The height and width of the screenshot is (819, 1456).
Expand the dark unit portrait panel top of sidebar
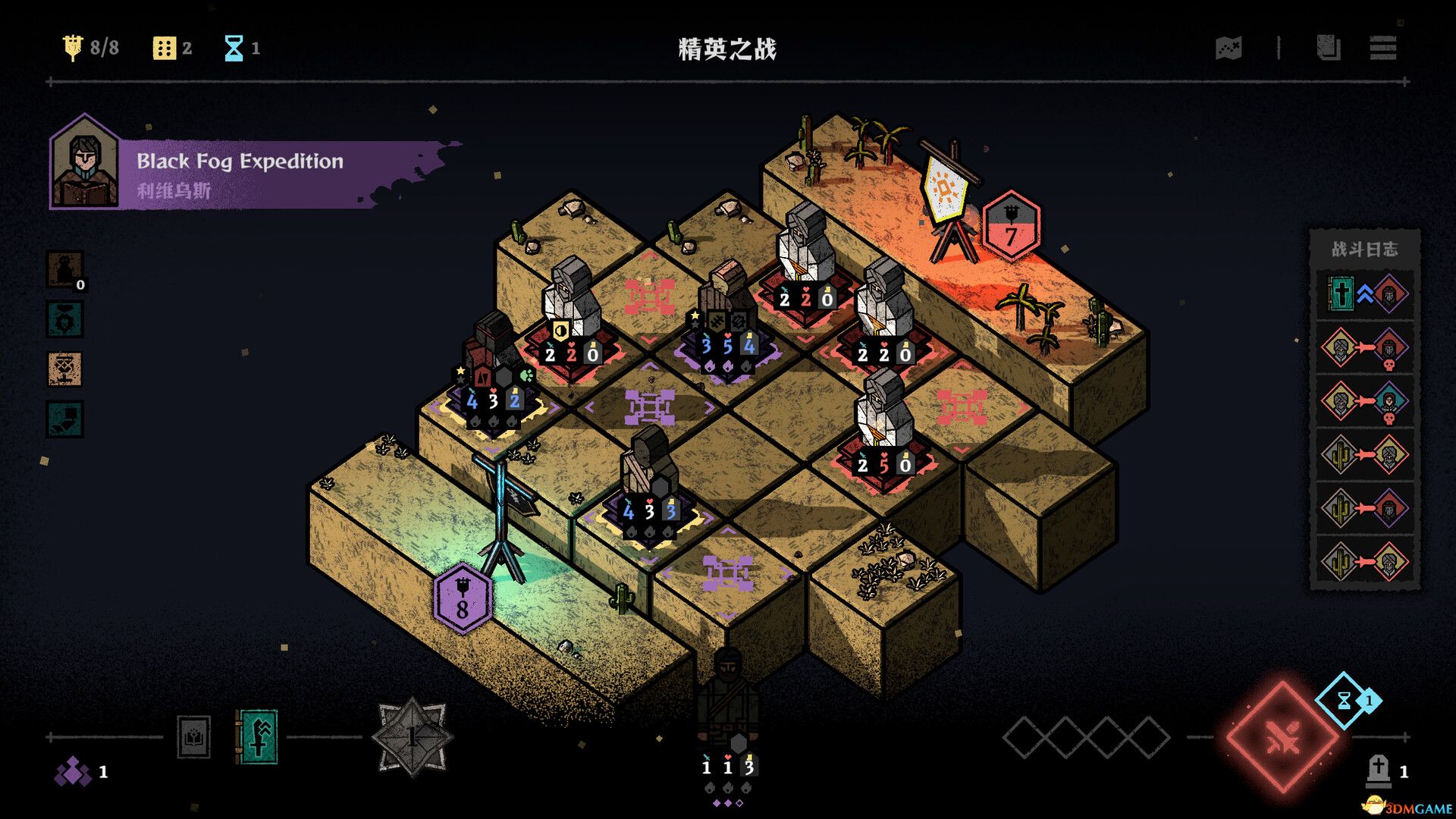[65, 267]
